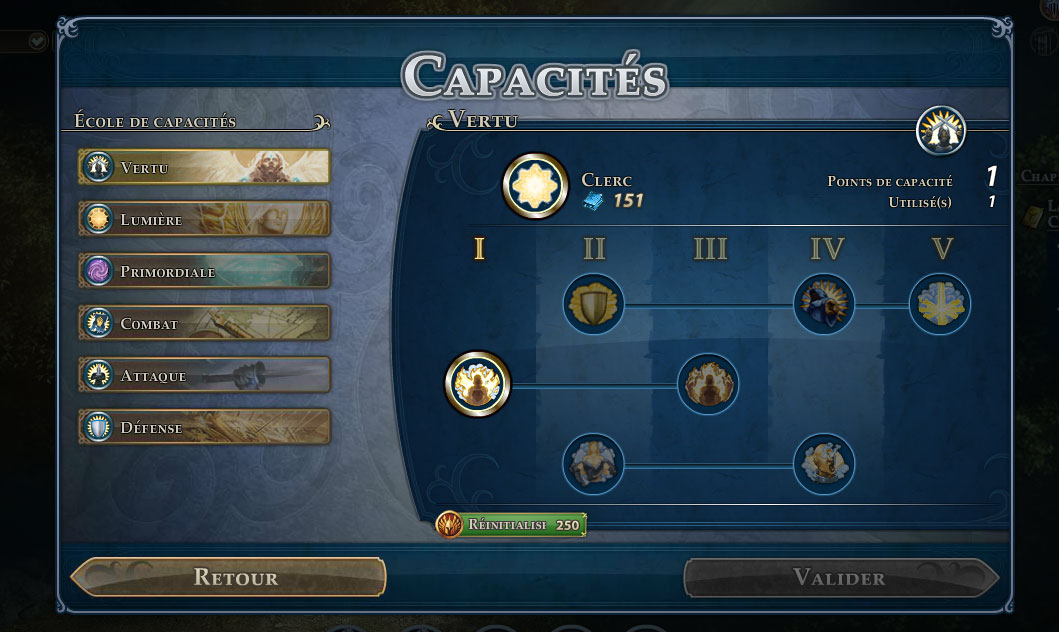Confirm choices with the Valider button

click(840, 577)
